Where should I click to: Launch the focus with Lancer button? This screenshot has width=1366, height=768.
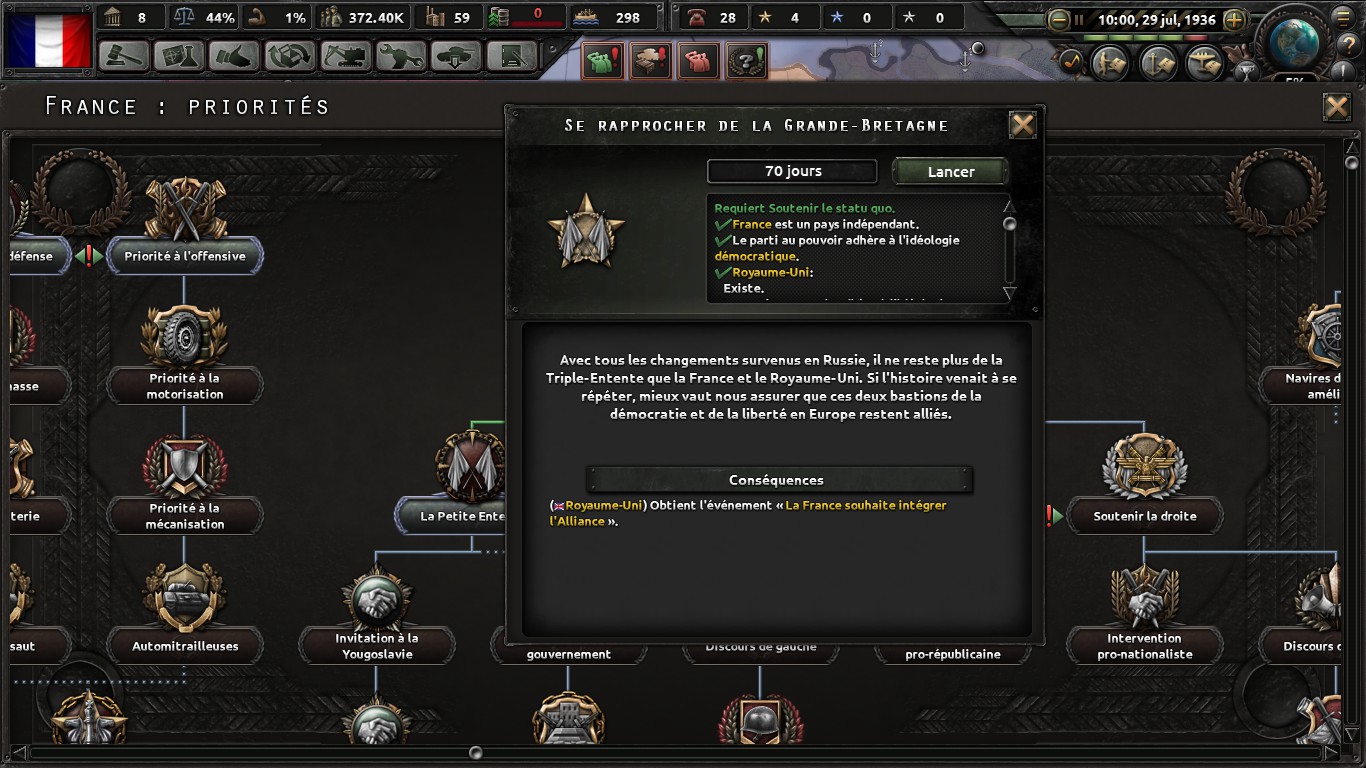950,171
